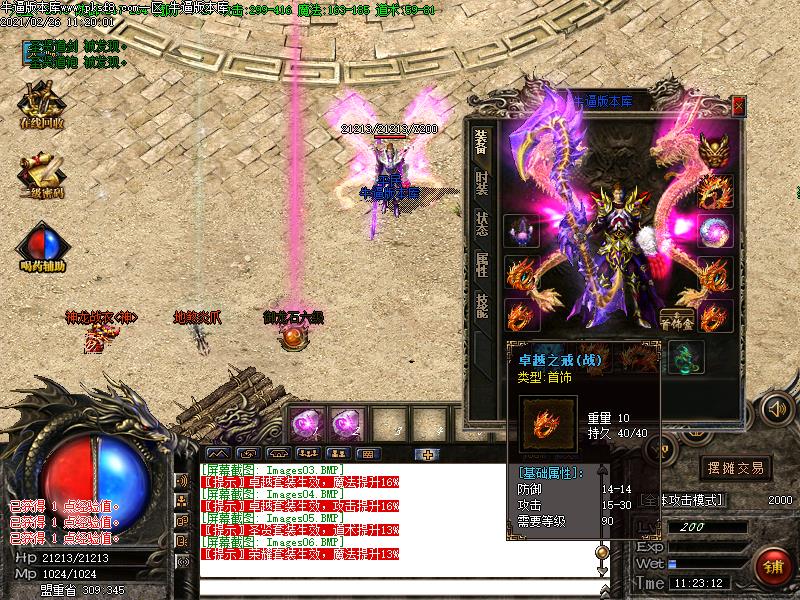Screen dimensions: 800x600
Task: Open the 首饰盒 jewelry box
Action: [677, 318]
